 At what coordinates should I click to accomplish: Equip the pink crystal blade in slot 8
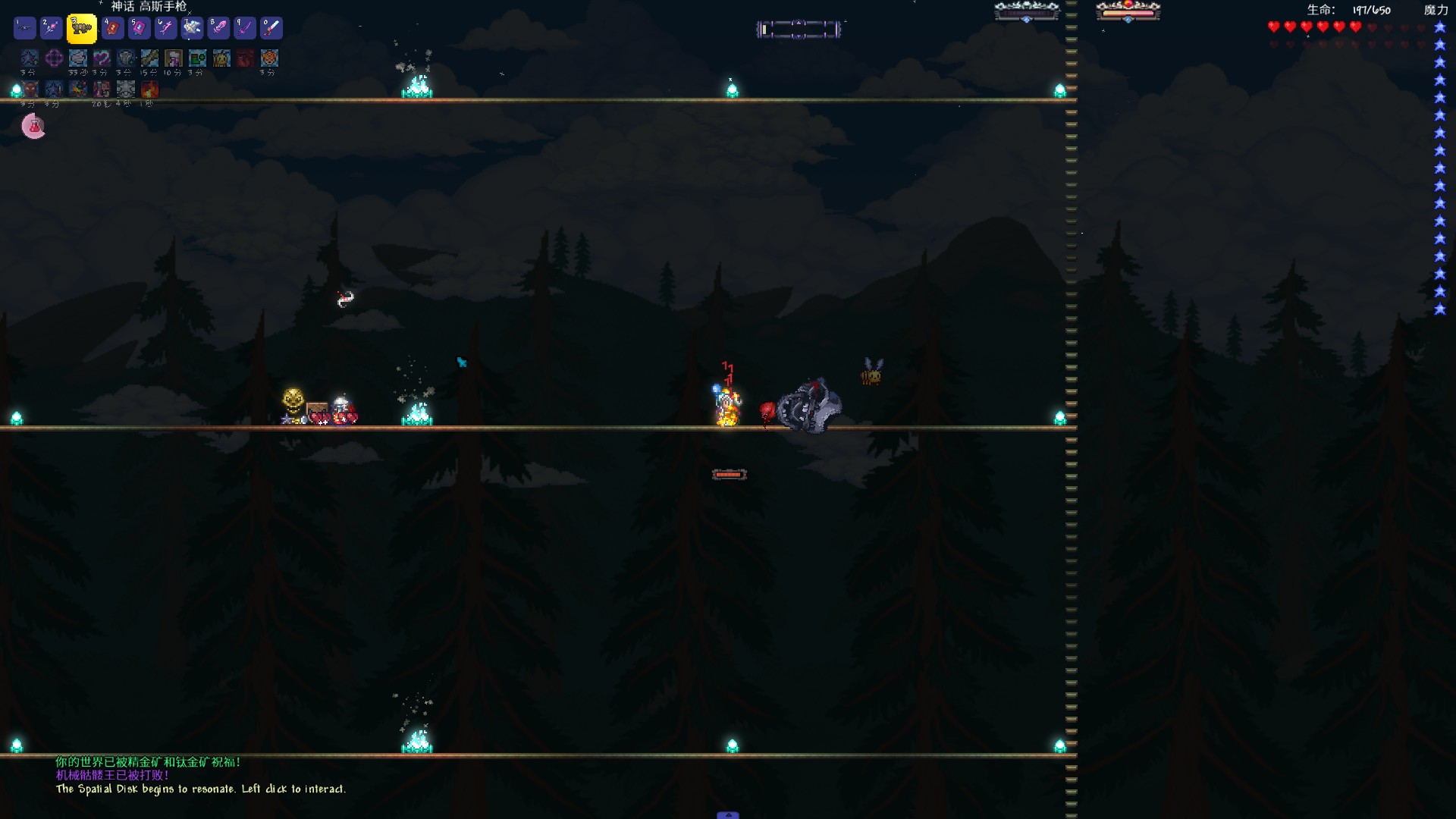tap(218, 29)
